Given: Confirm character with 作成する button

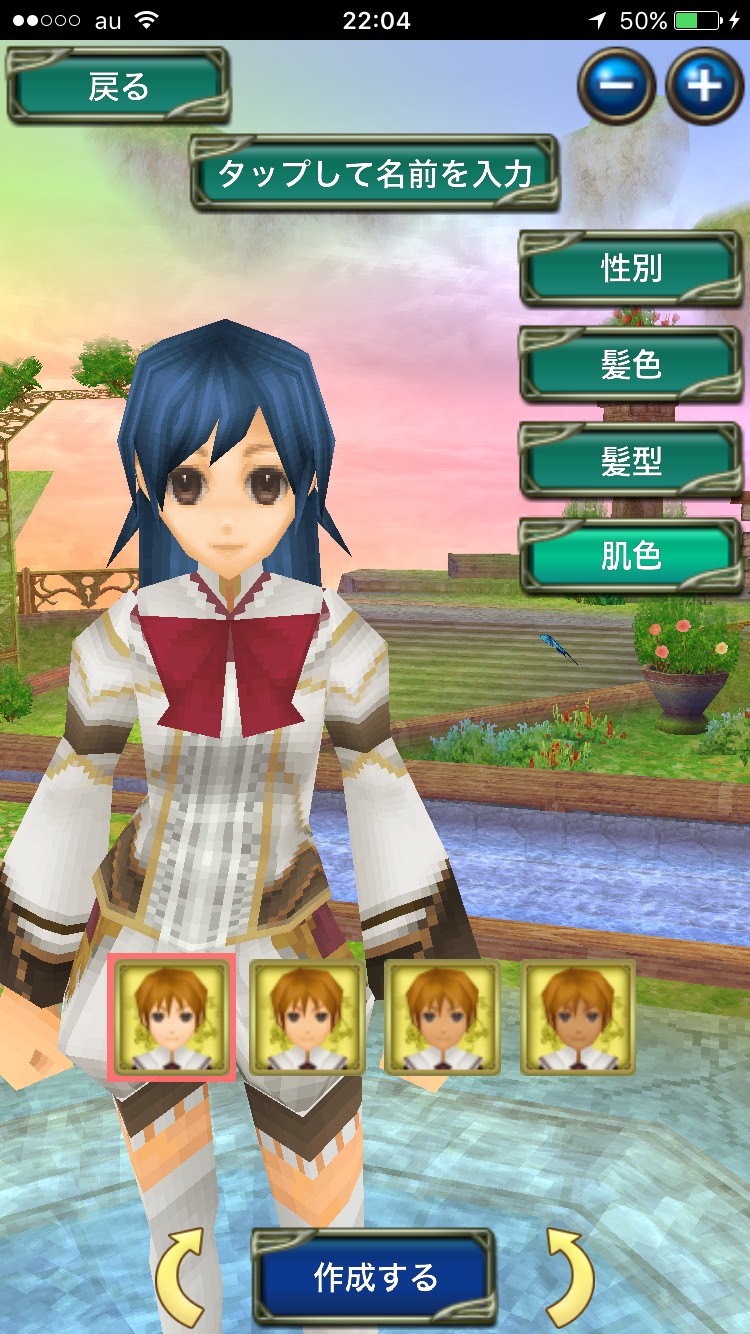Looking at the screenshot, I should point(375,1277).
